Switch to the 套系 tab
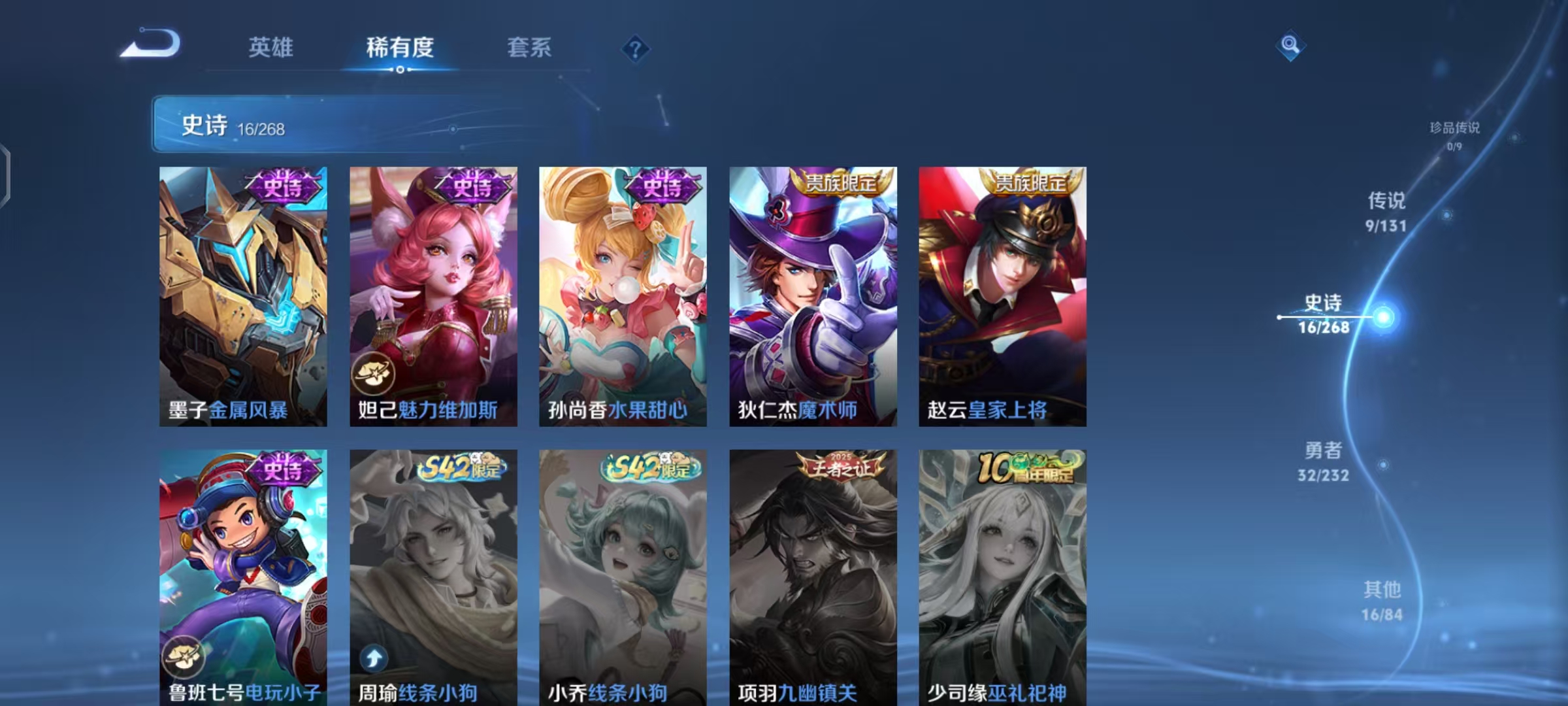 coord(529,46)
